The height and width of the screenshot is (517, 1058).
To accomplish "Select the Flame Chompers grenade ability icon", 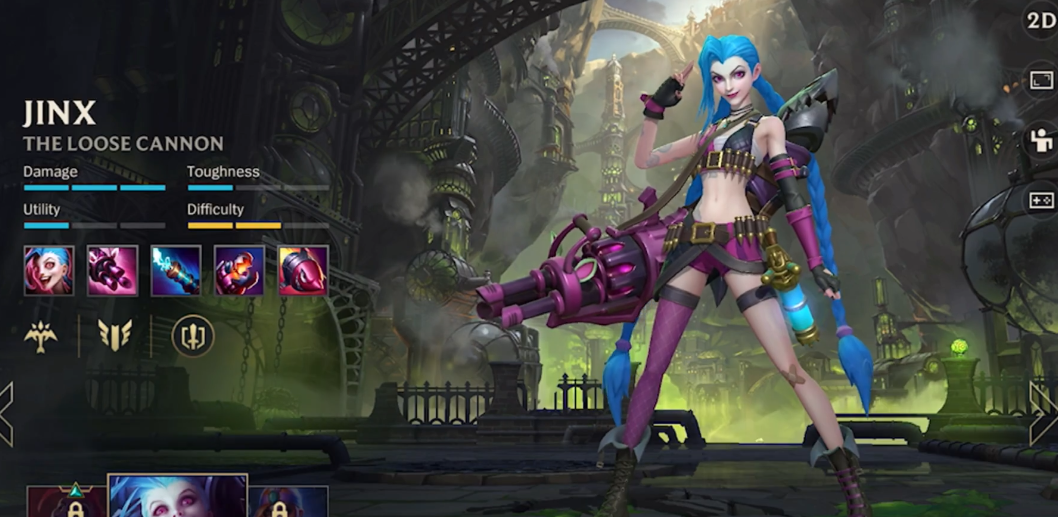I will coord(240,270).
